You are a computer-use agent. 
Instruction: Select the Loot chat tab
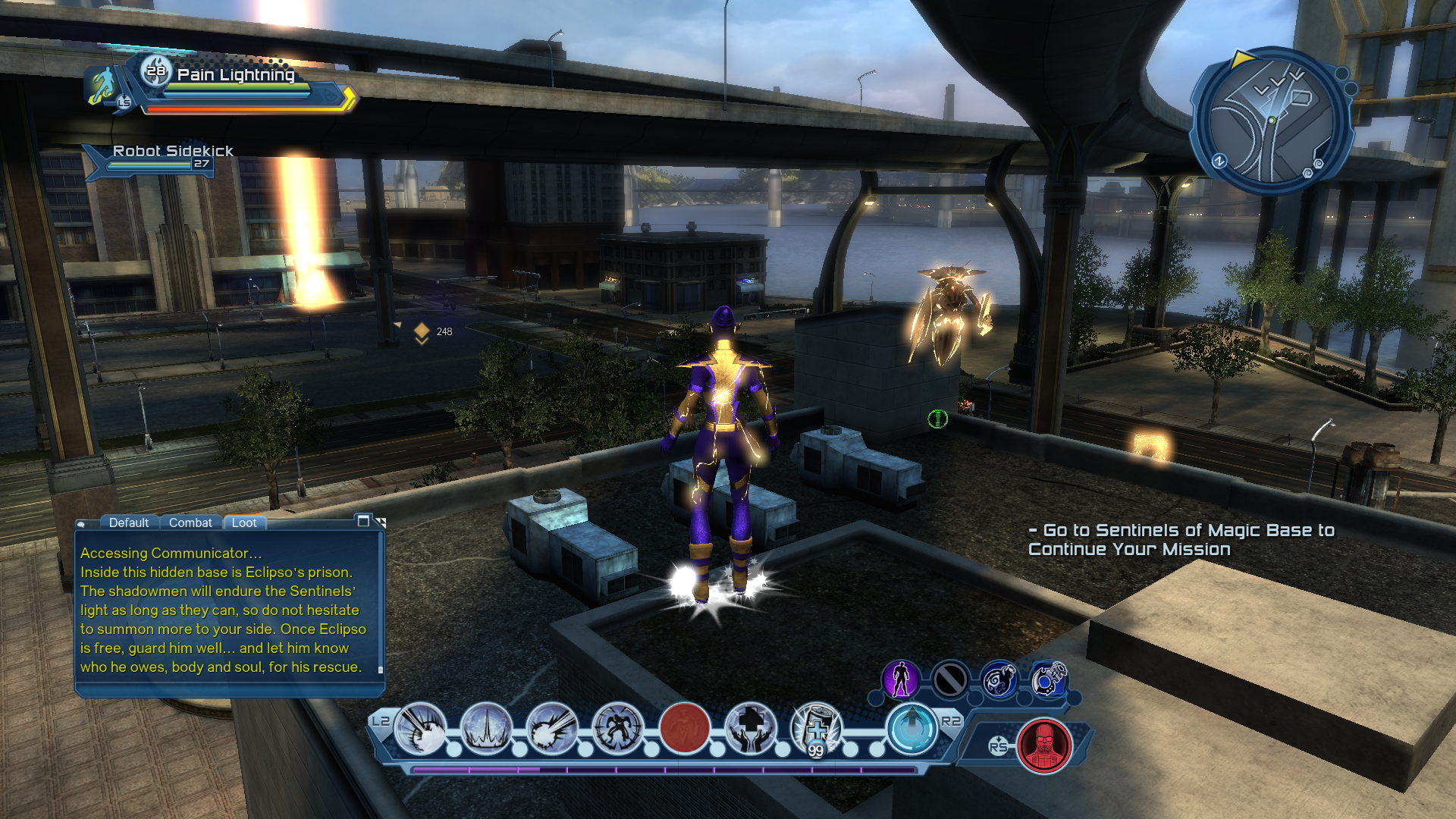coord(244,522)
